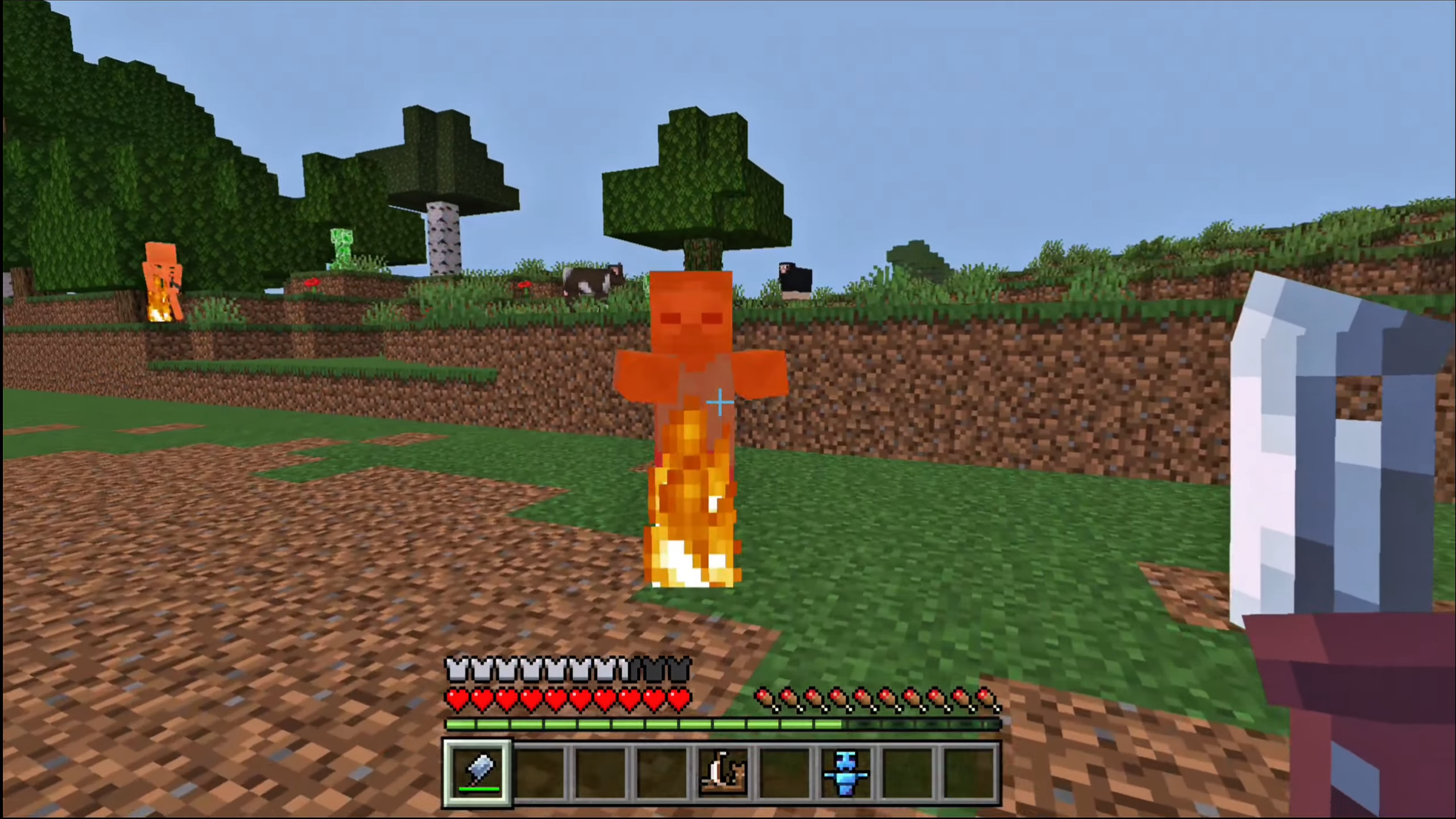The width and height of the screenshot is (1456, 819).
Task: Select the silver cleaver hotbar slot
Action: [x=478, y=773]
